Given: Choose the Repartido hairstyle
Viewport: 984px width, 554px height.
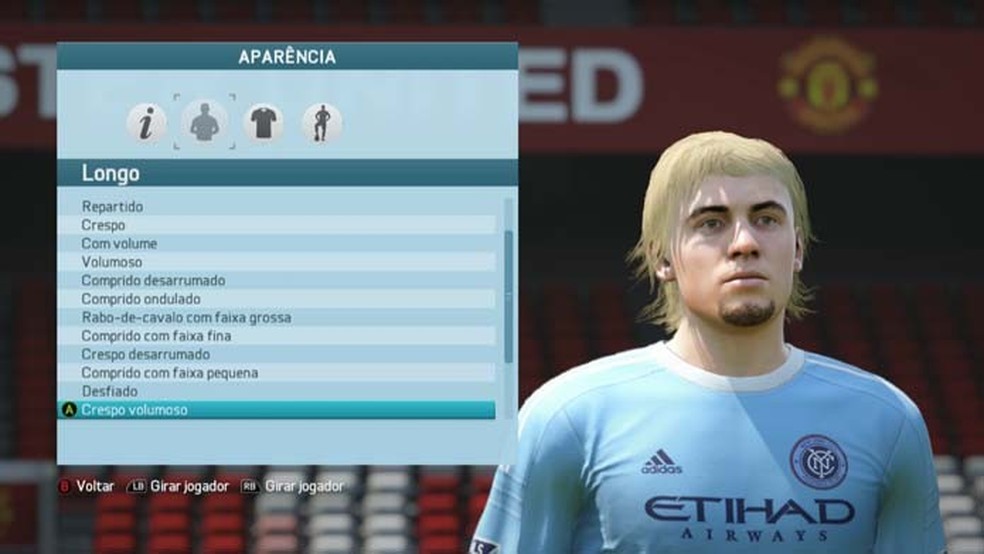Looking at the screenshot, I should point(112,207).
